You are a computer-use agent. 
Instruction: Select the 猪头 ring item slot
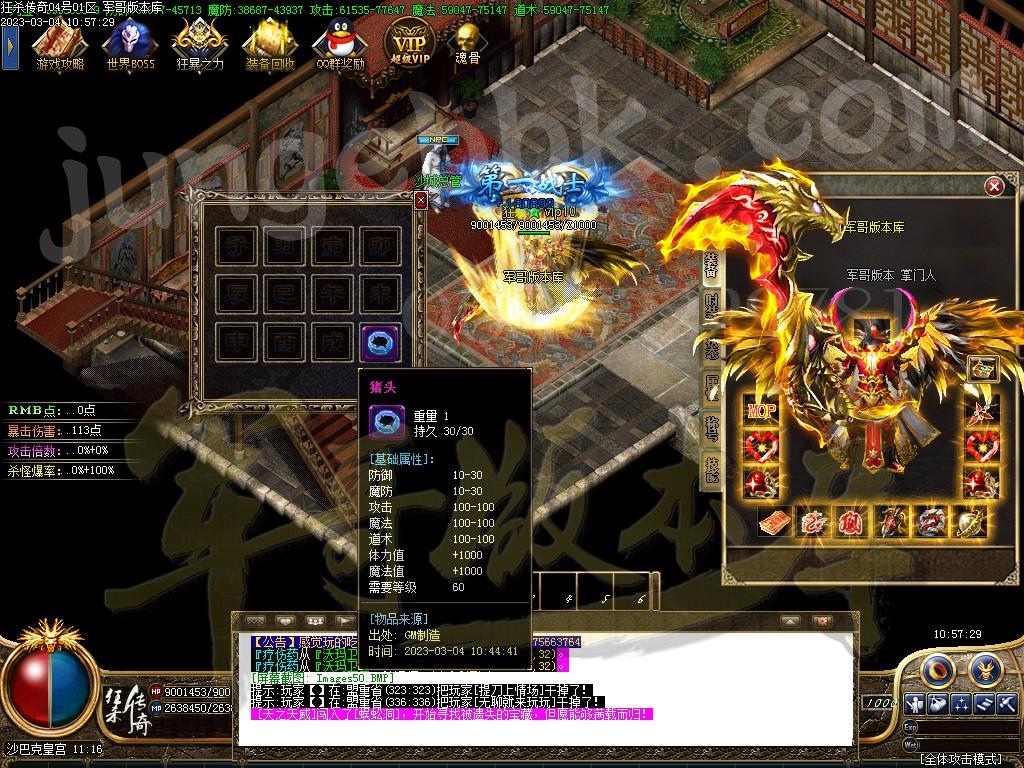point(380,341)
